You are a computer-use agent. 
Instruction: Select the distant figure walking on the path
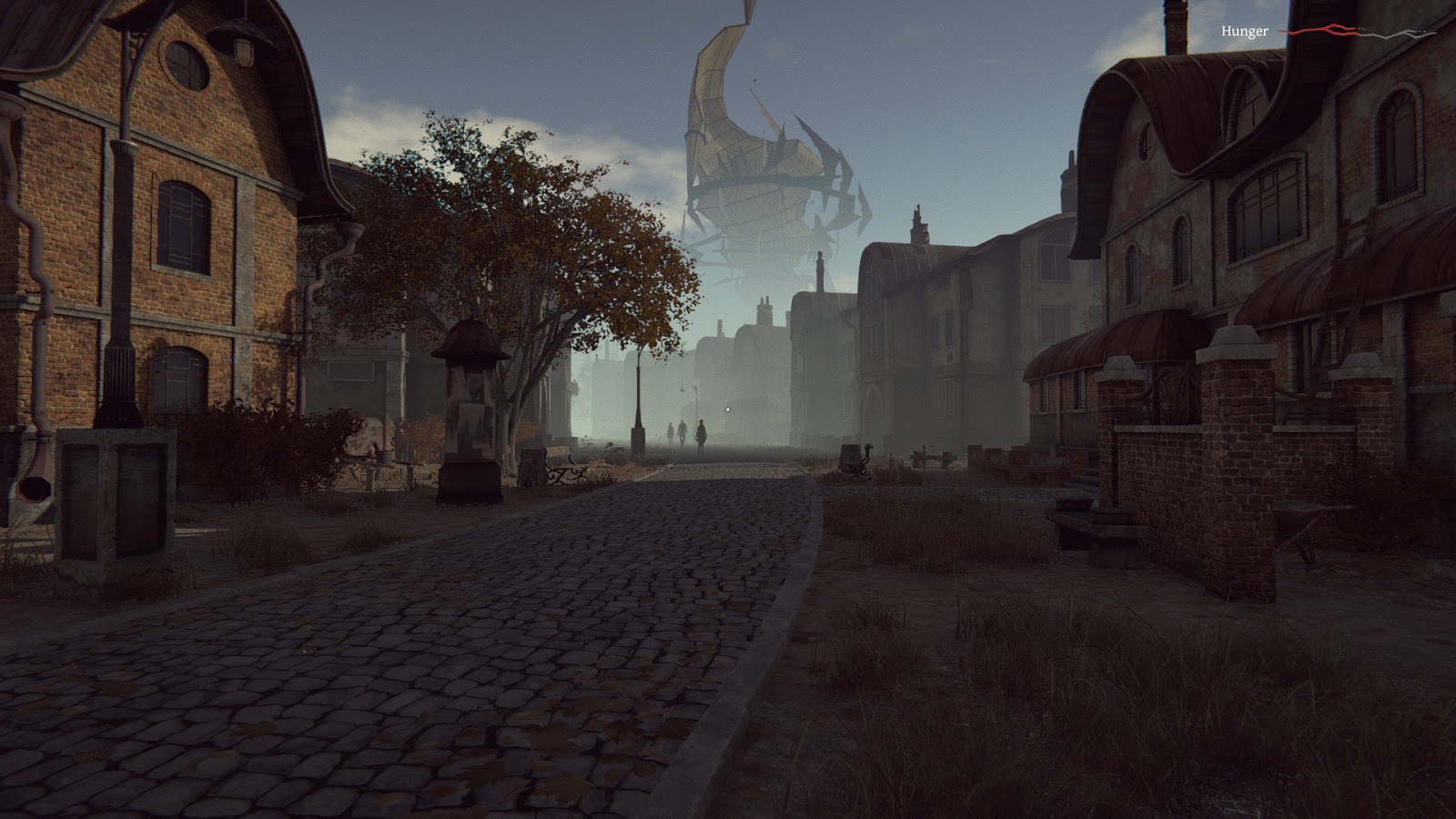[701, 435]
